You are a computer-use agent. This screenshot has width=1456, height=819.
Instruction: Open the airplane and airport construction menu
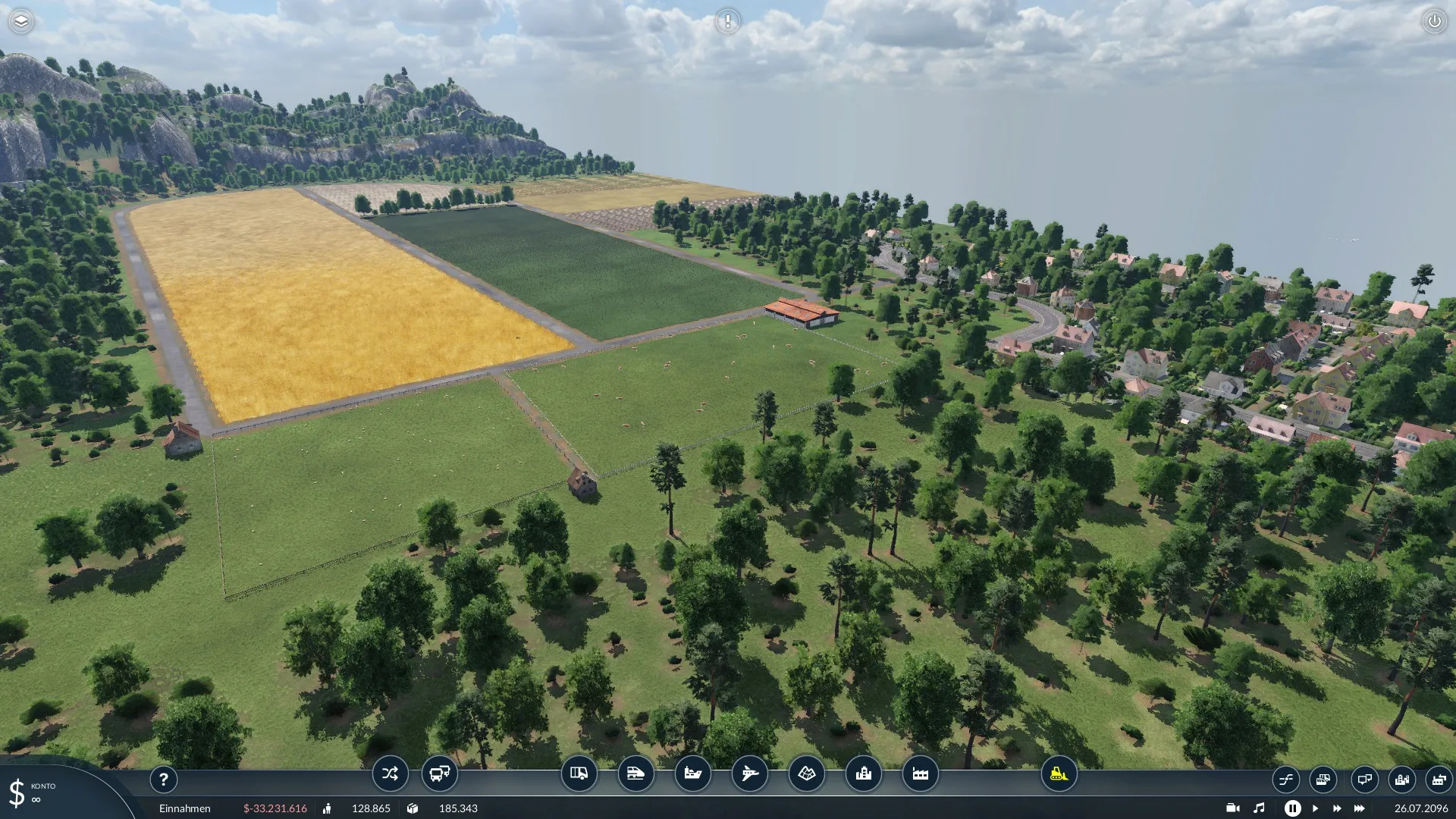coord(749,773)
